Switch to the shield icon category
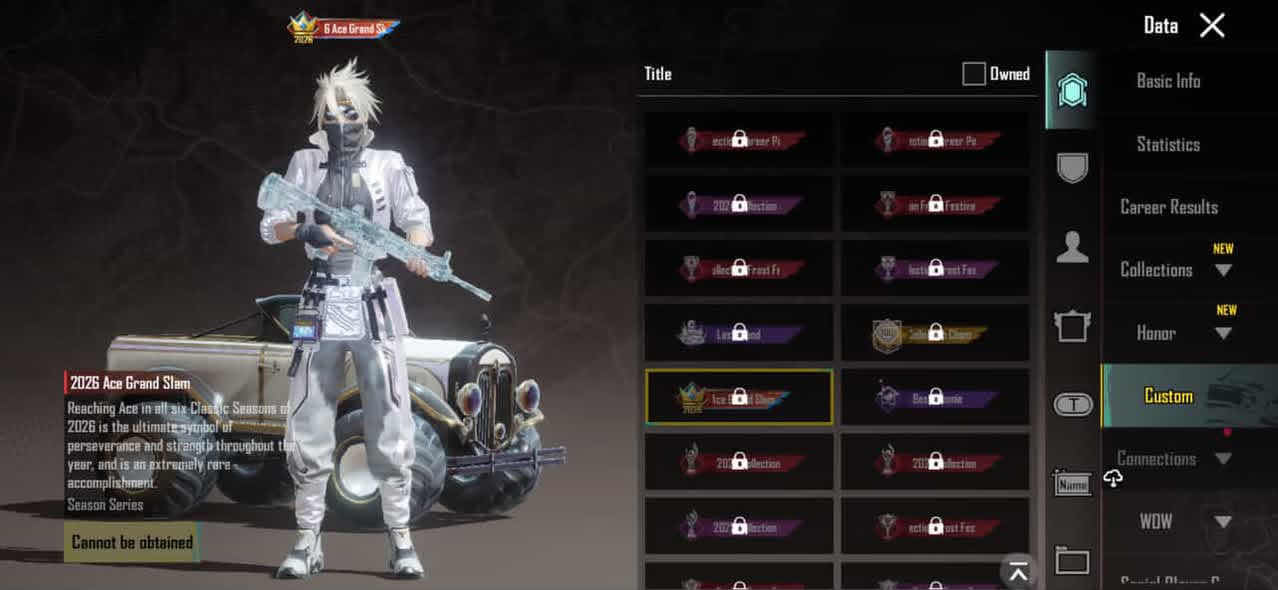This screenshot has width=1278, height=590. coord(1072,167)
